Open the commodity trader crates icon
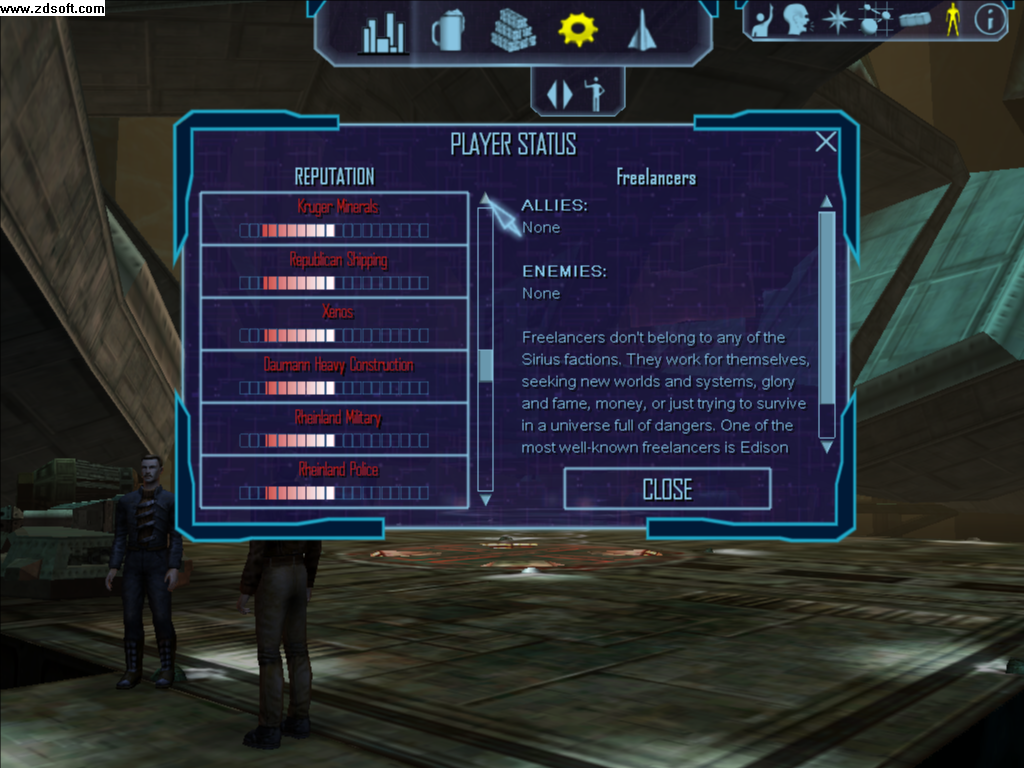This screenshot has width=1024, height=768. pyautogui.click(x=513, y=31)
